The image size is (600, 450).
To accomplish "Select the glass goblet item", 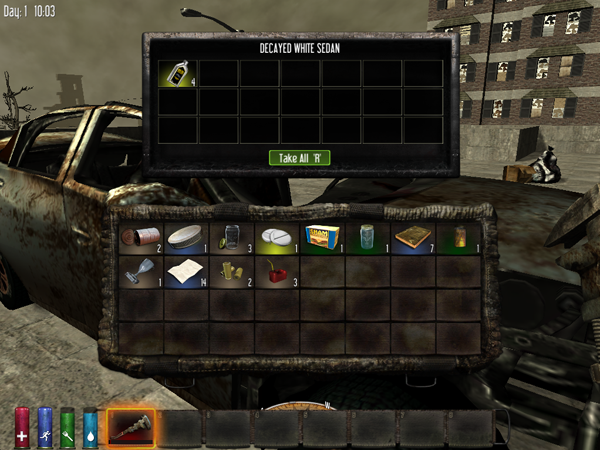I will click(x=140, y=271).
